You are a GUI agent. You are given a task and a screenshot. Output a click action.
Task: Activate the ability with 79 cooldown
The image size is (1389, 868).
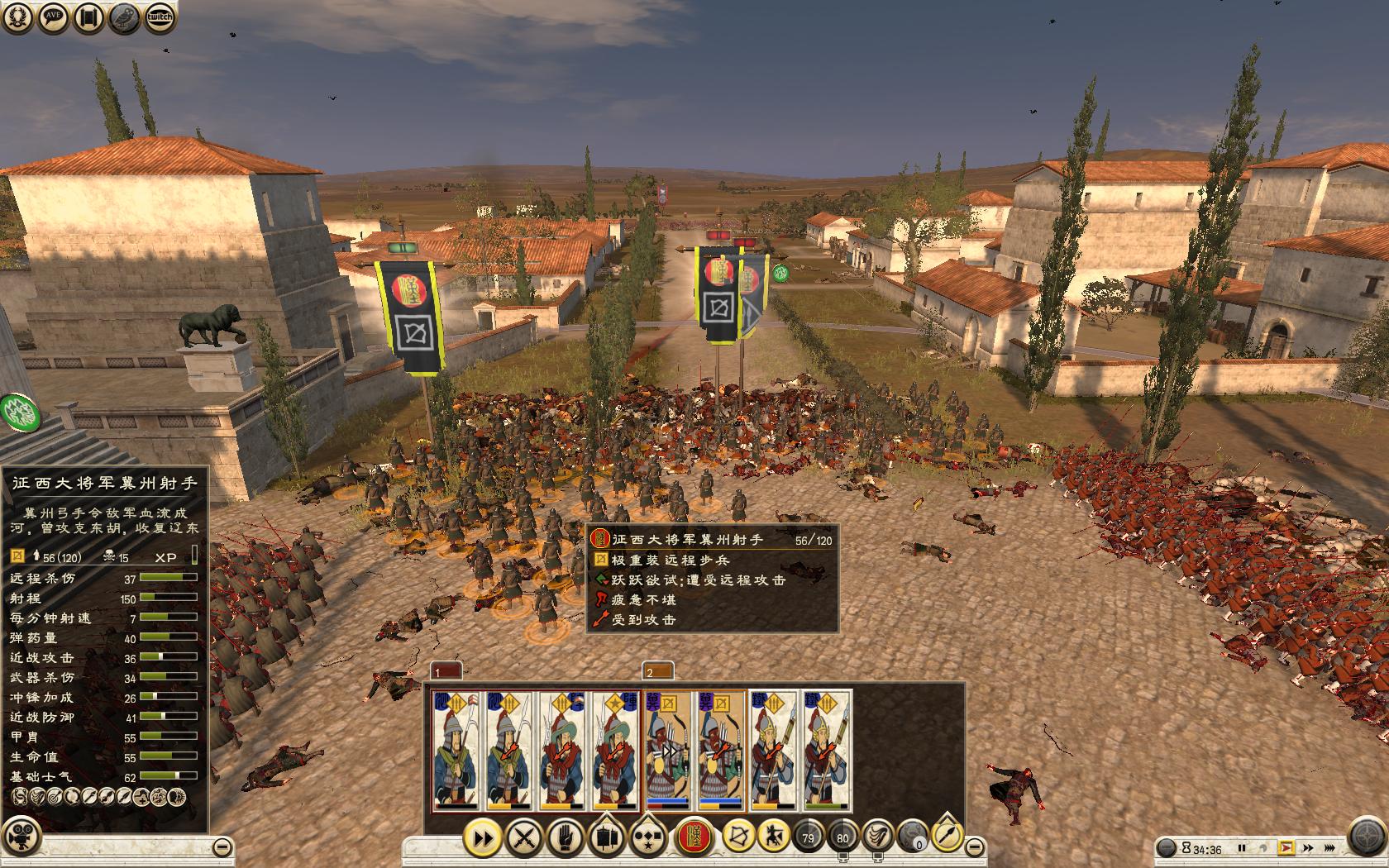[x=808, y=837]
